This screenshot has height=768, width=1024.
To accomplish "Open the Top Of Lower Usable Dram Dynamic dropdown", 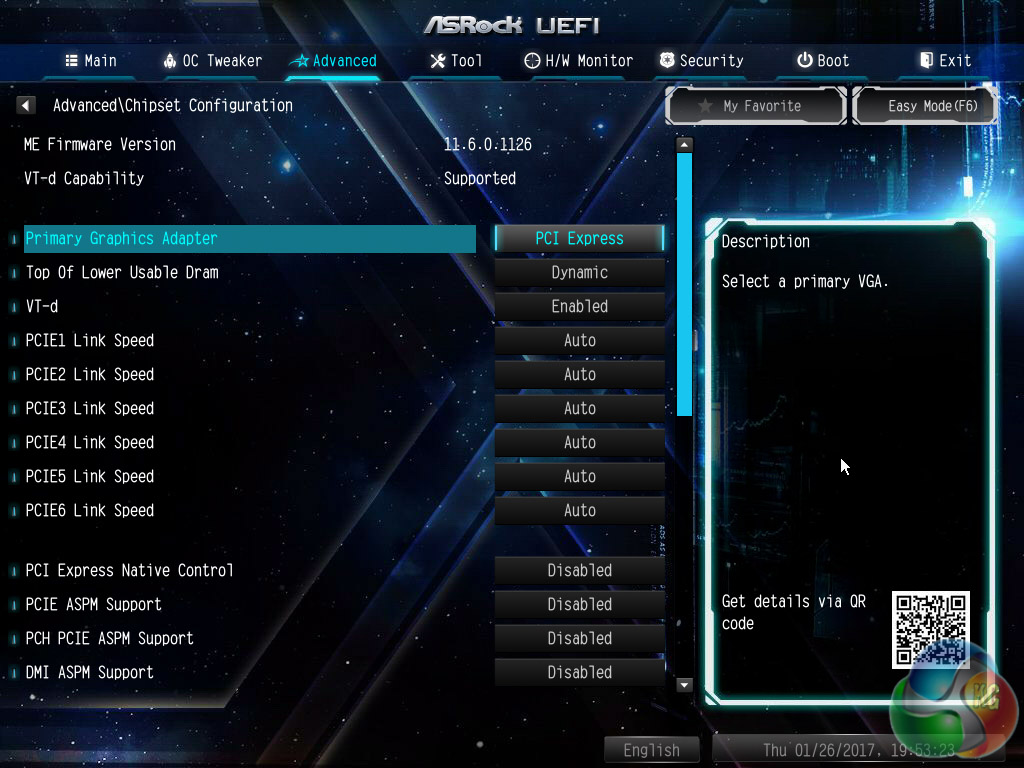I will (579, 272).
